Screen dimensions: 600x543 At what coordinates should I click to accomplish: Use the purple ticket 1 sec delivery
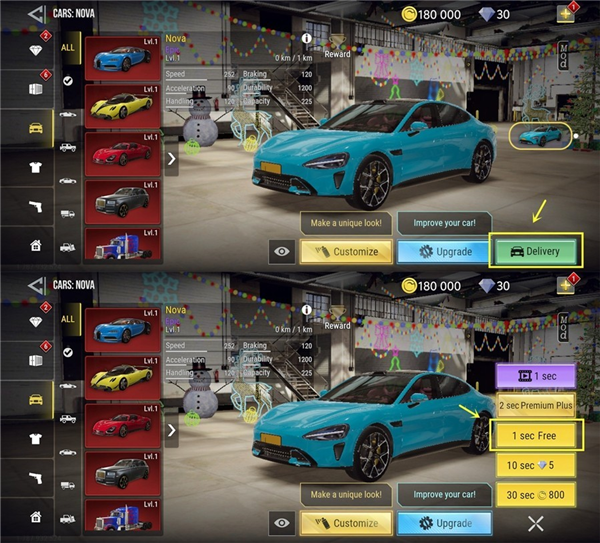pyautogui.click(x=537, y=376)
